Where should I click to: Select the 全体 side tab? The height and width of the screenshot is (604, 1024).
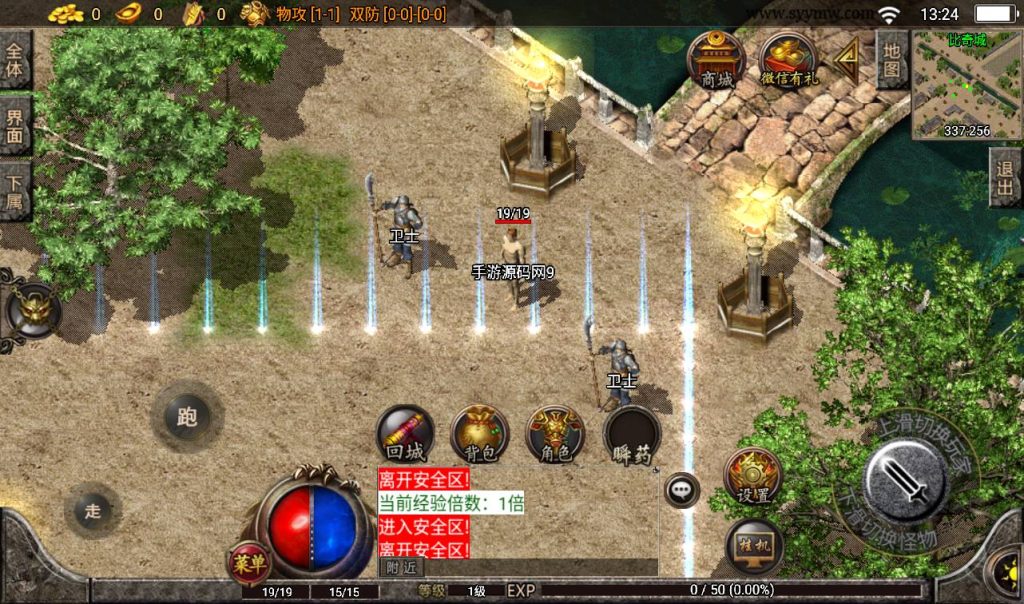(x=15, y=60)
